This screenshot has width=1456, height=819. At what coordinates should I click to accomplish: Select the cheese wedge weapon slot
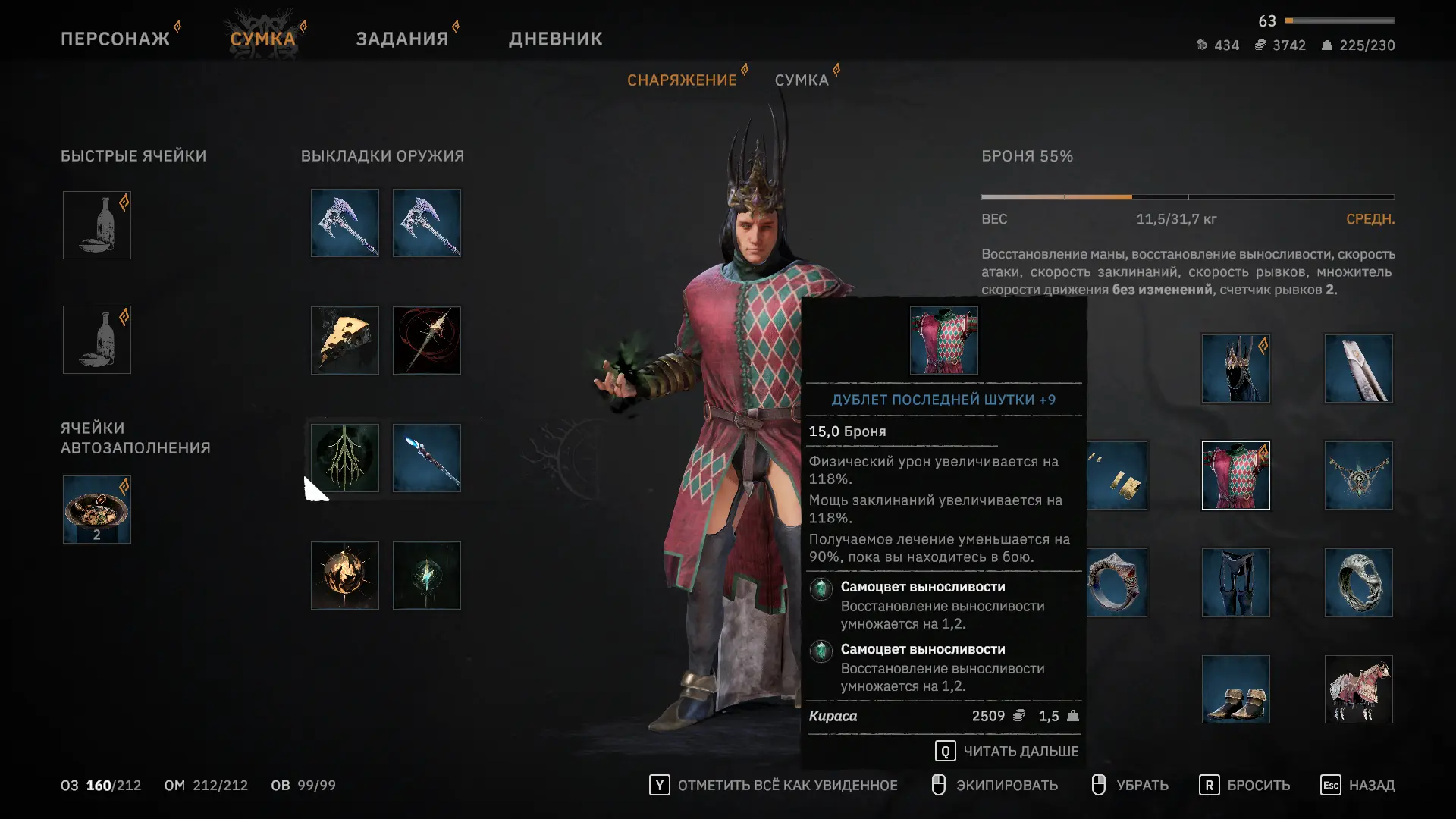click(345, 340)
